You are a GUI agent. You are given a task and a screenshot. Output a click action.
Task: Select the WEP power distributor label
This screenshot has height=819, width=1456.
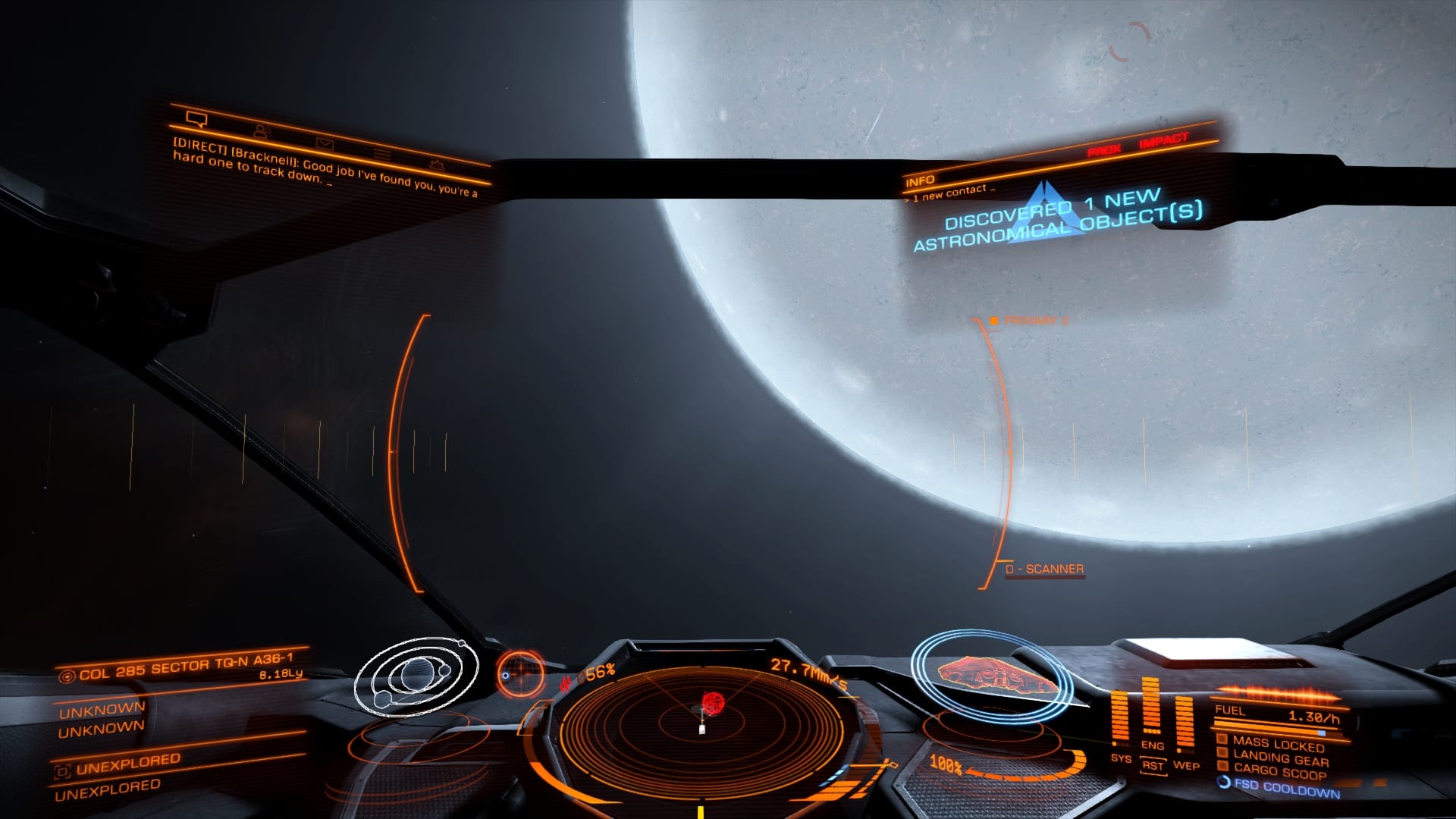coord(1186,765)
